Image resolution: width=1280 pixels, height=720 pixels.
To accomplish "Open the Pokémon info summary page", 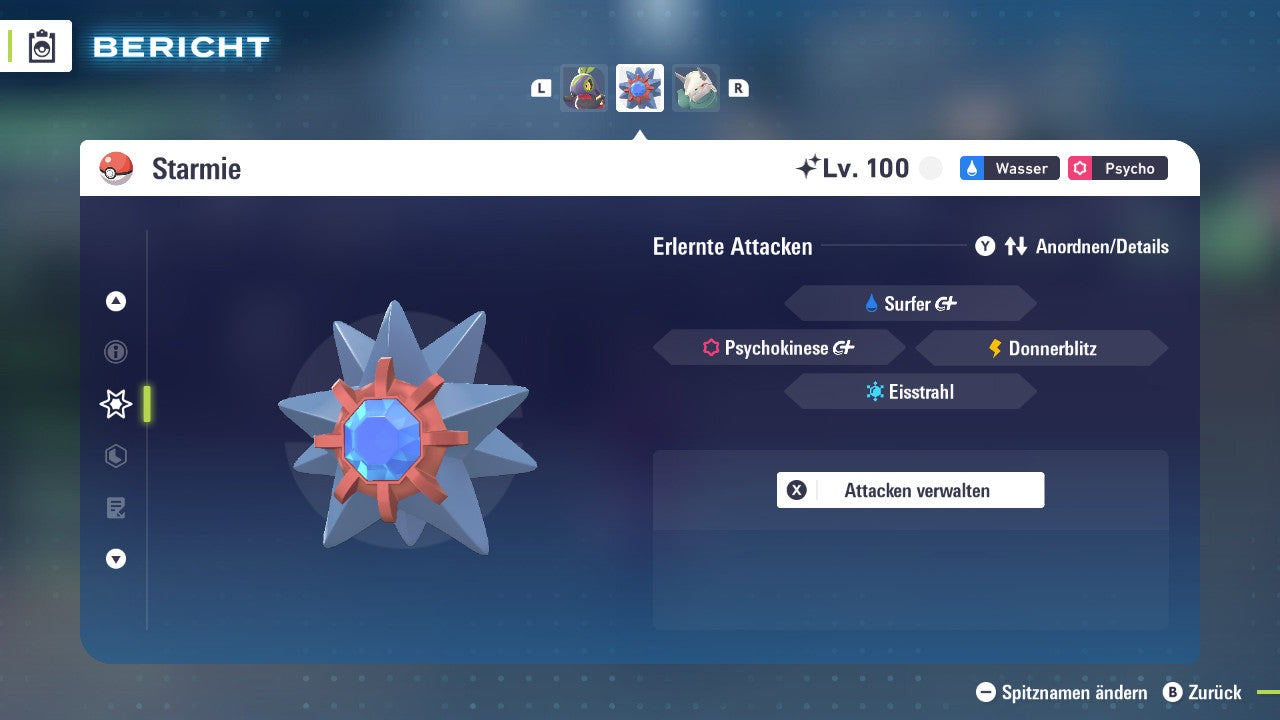I will pos(116,352).
